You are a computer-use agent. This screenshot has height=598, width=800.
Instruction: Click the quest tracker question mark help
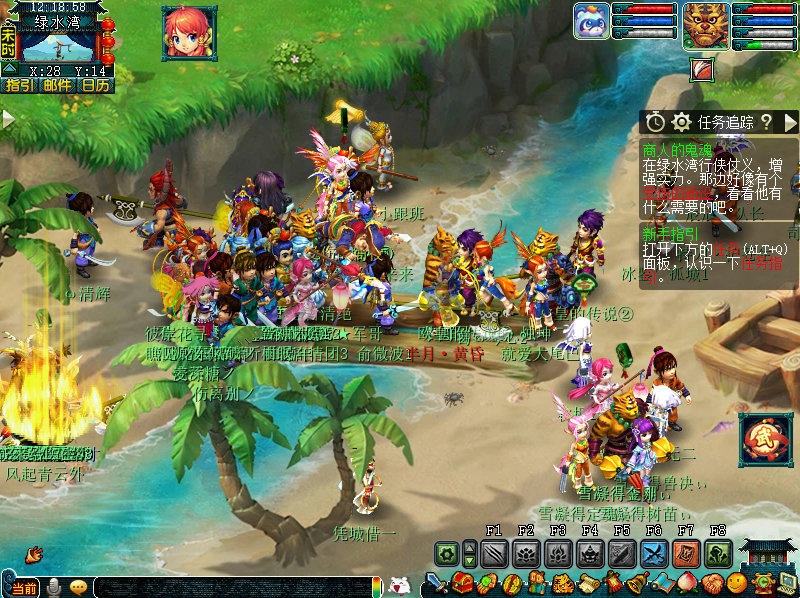click(x=766, y=122)
